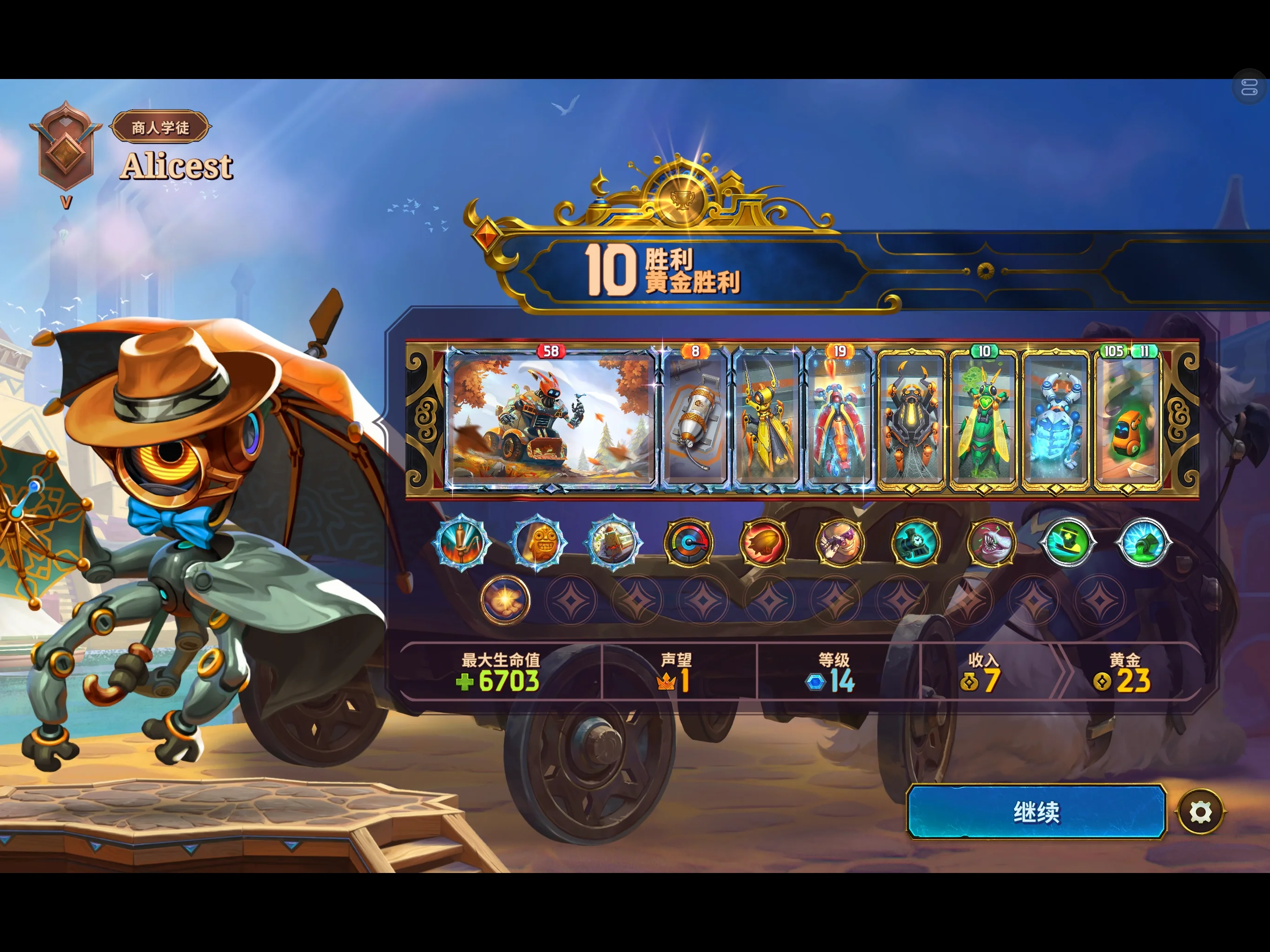Image resolution: width=1270 pixels, height=952 pixels.
Task: Open settings with the gear button
Action: click(1200, 812)
